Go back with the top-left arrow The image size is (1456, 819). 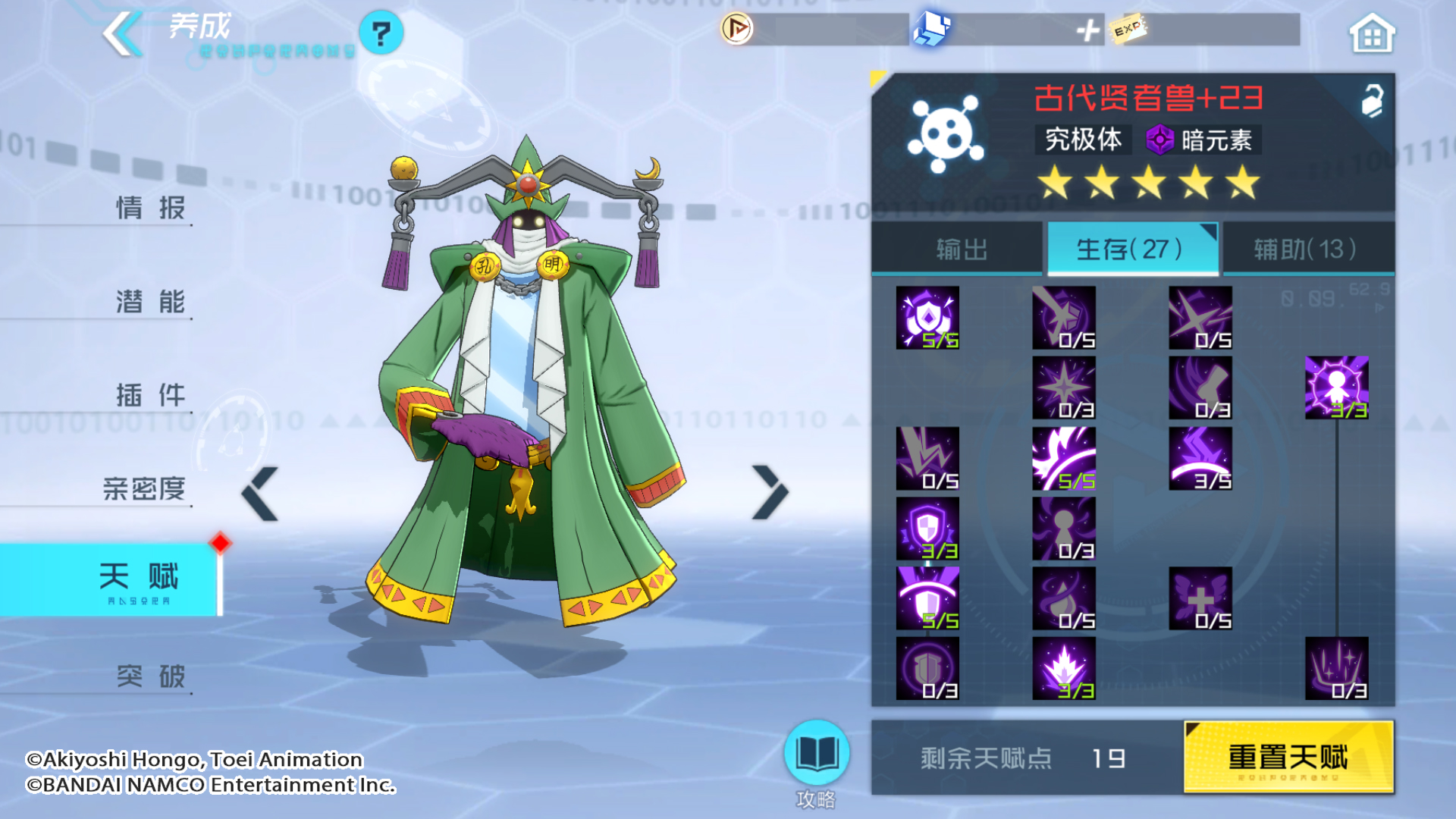click(123, 33)
